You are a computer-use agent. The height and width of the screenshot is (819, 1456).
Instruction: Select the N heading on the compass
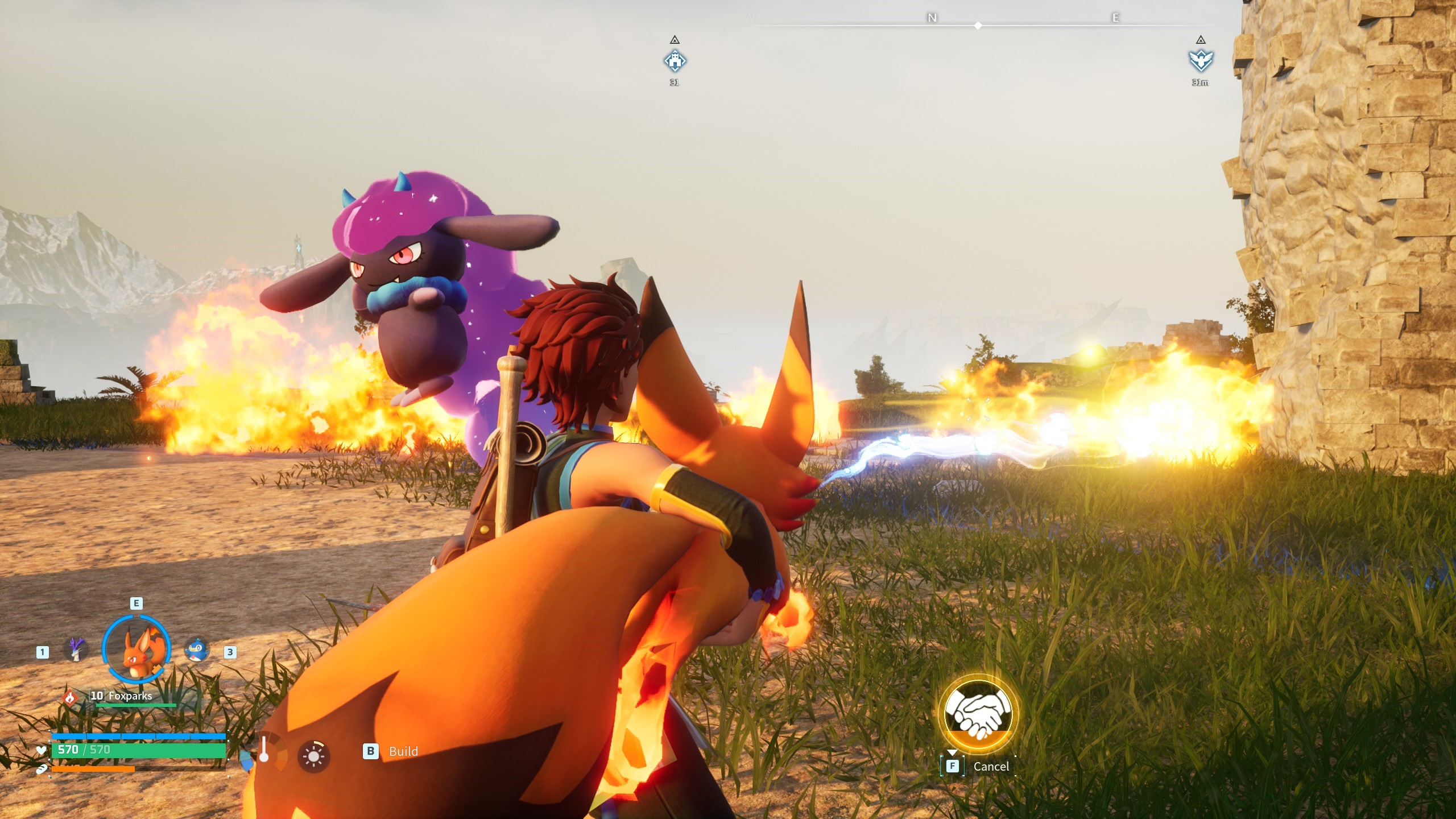(x=931, y=17)
